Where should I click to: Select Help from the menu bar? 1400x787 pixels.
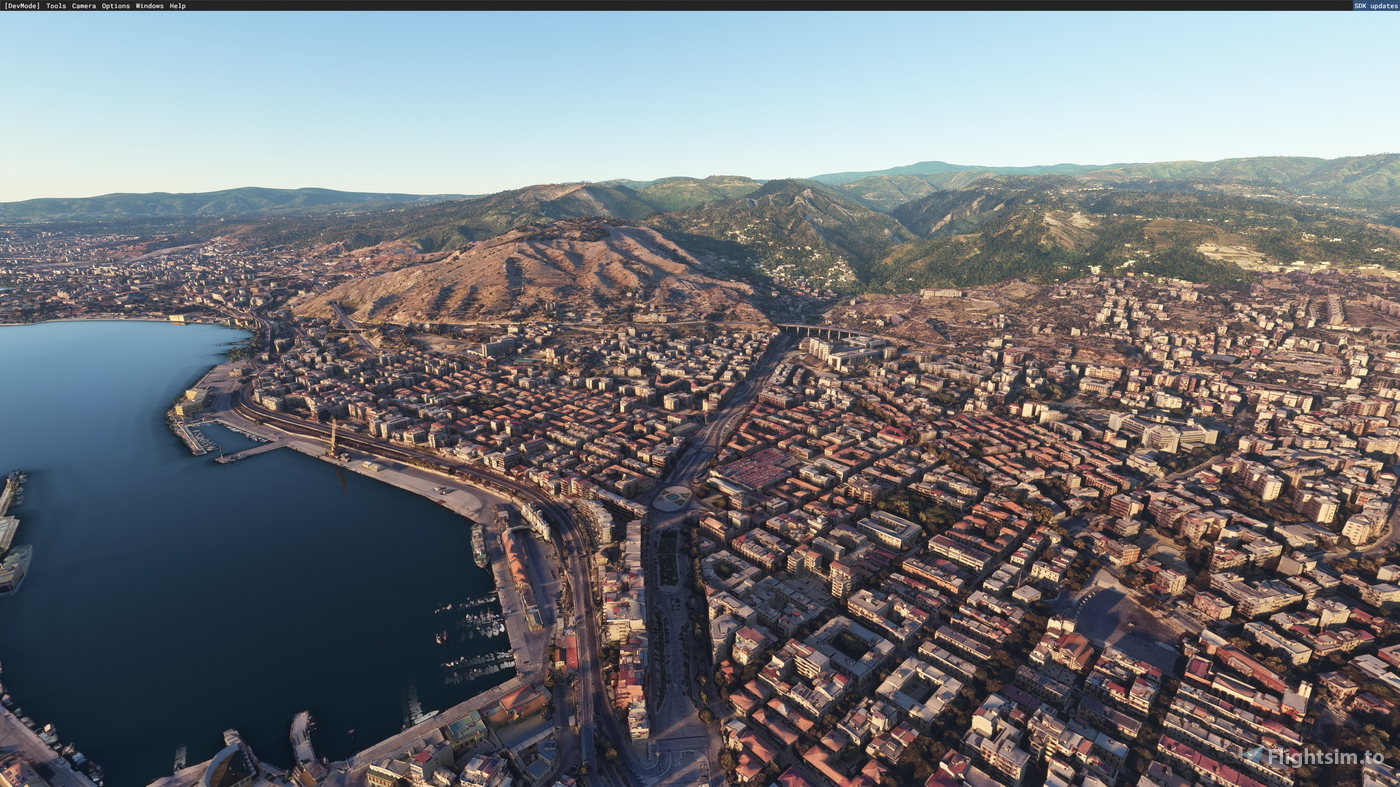click(x=177, y=5)
